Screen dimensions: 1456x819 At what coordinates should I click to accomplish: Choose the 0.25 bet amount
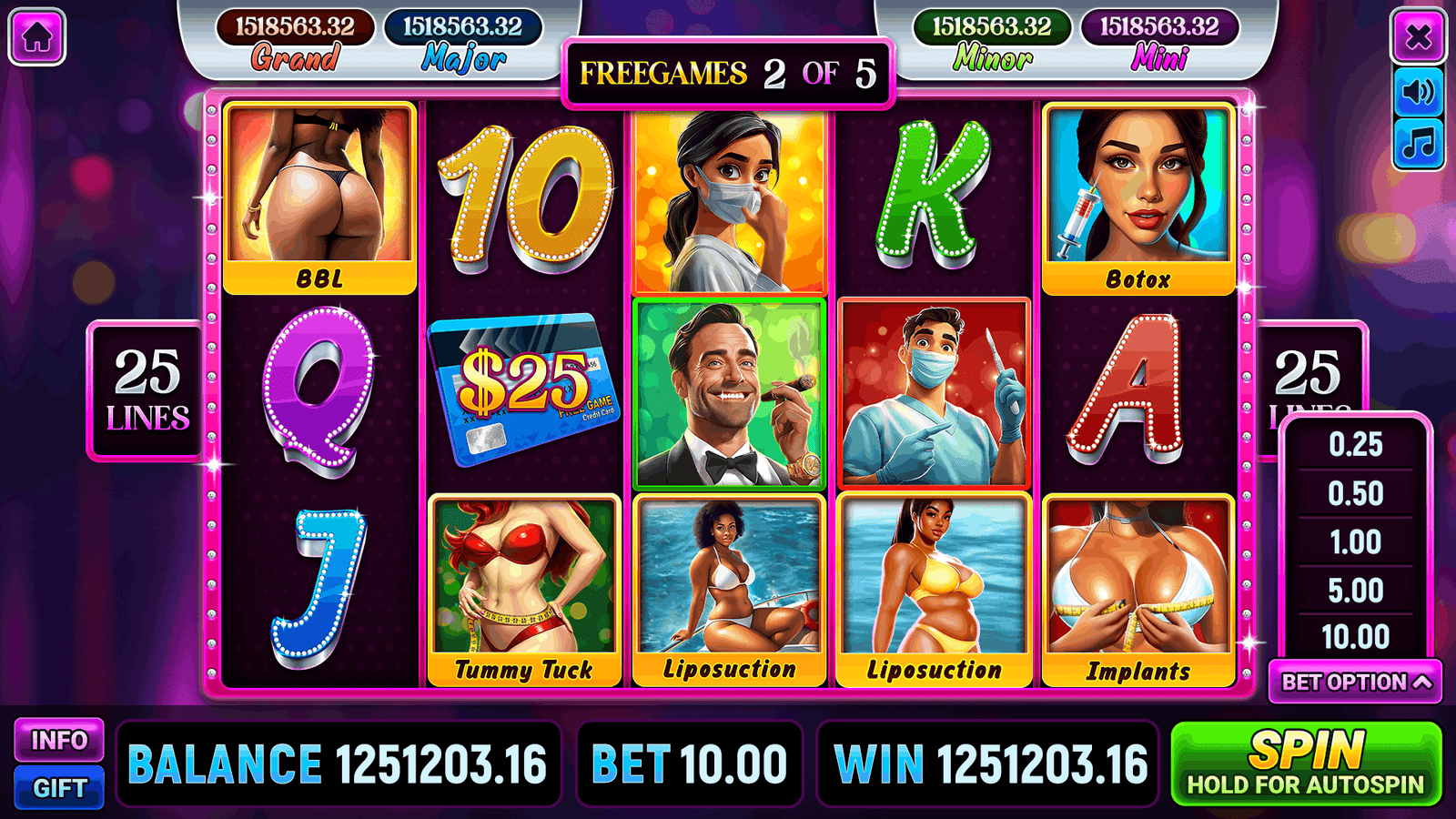coord(1355,445)
